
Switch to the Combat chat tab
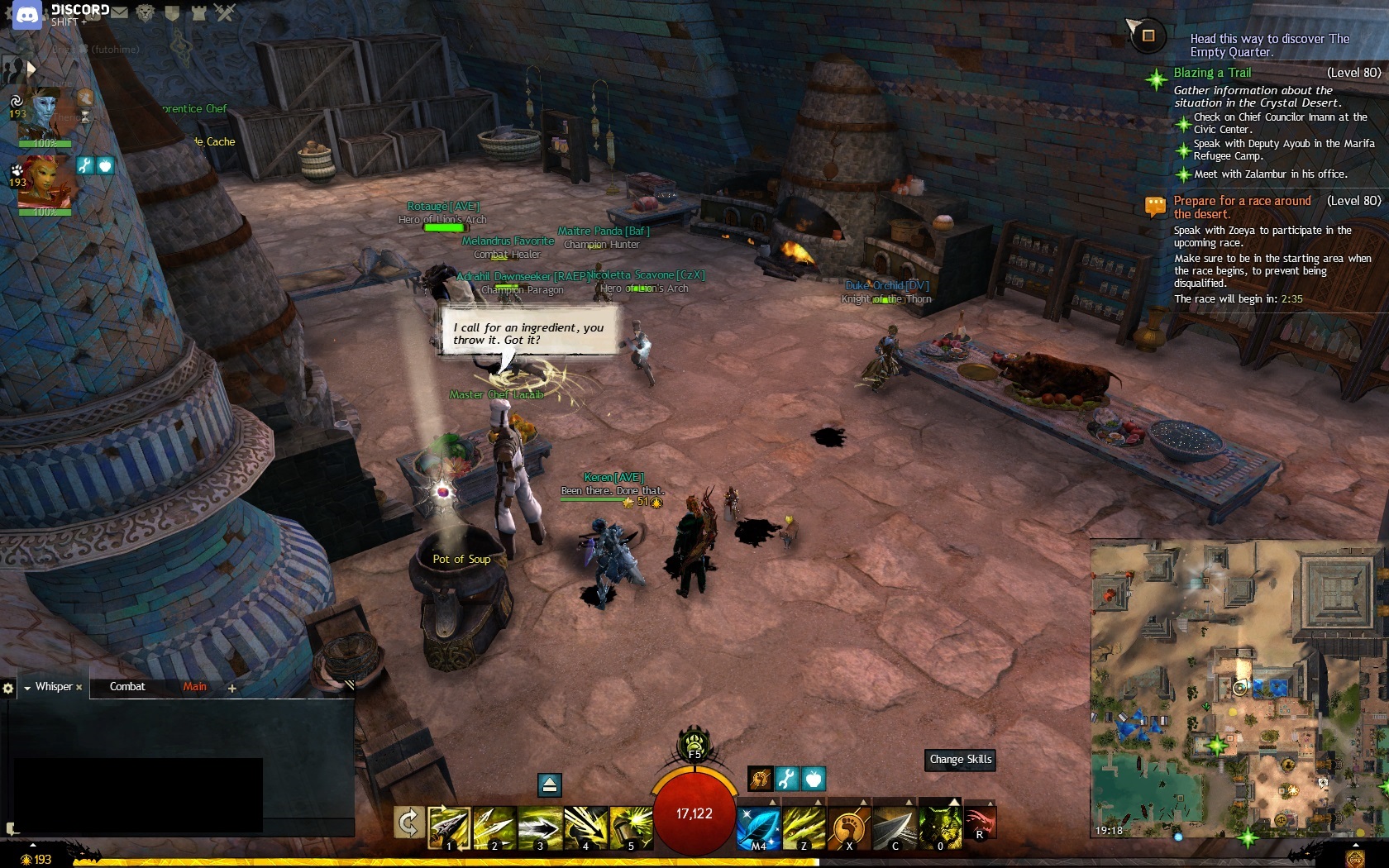127,687
